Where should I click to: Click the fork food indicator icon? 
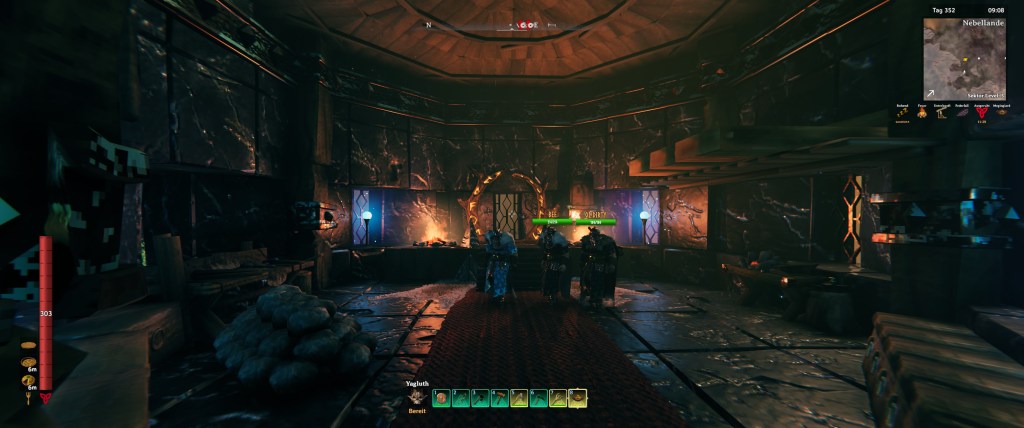tap(28, 399)
